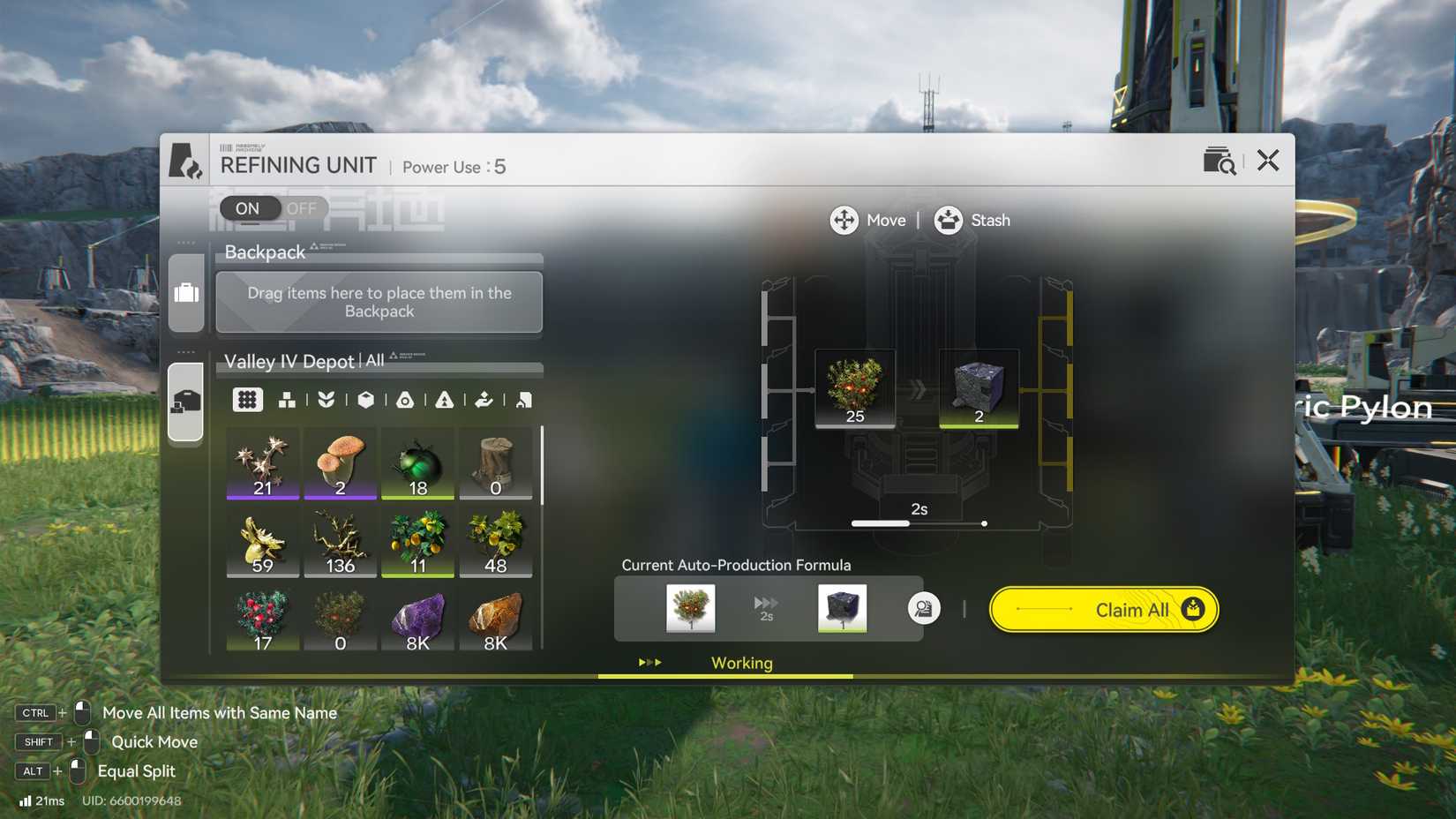The width and height of the screenshot is (1456, 819).
Task: Select the orange amber ore stack
Action: (495, 620)
